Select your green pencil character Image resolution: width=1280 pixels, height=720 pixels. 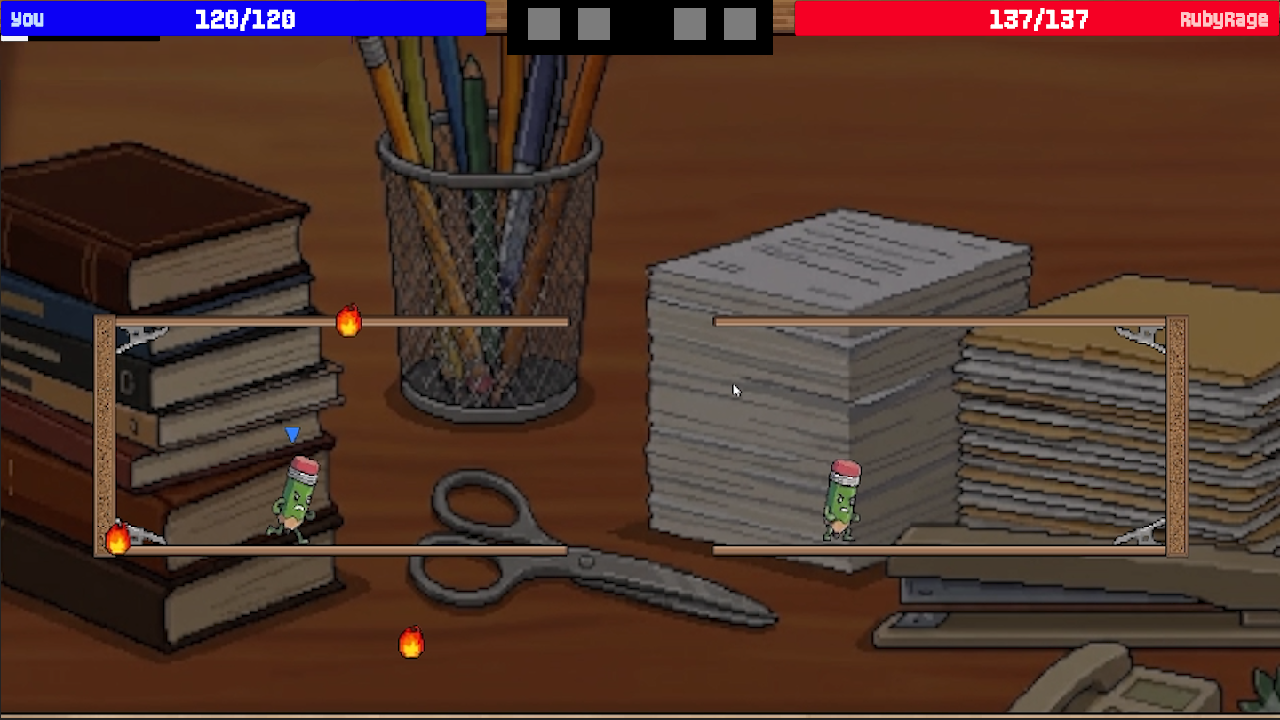[294, 492]
